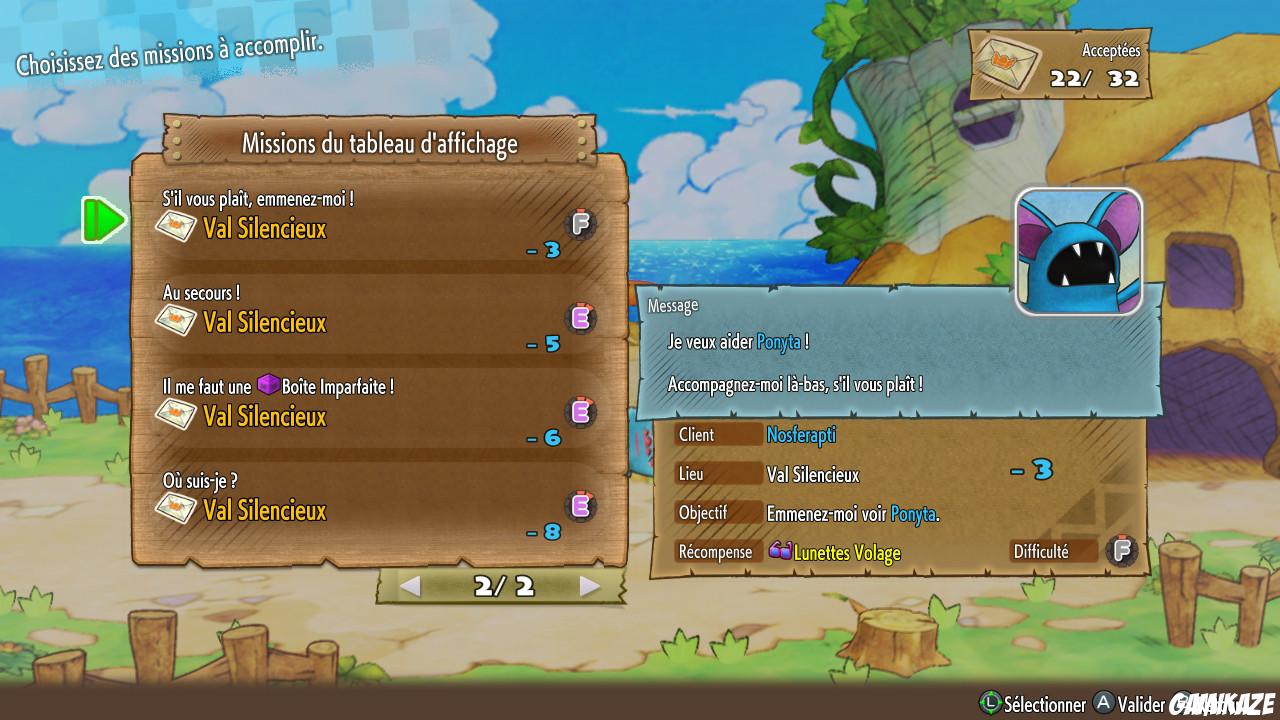This screenshot has height=720, width=1280.
Task: Click the E badge on the "Où suis-je ?" mission
Action: pyautogui.click(x=580, y=506)
